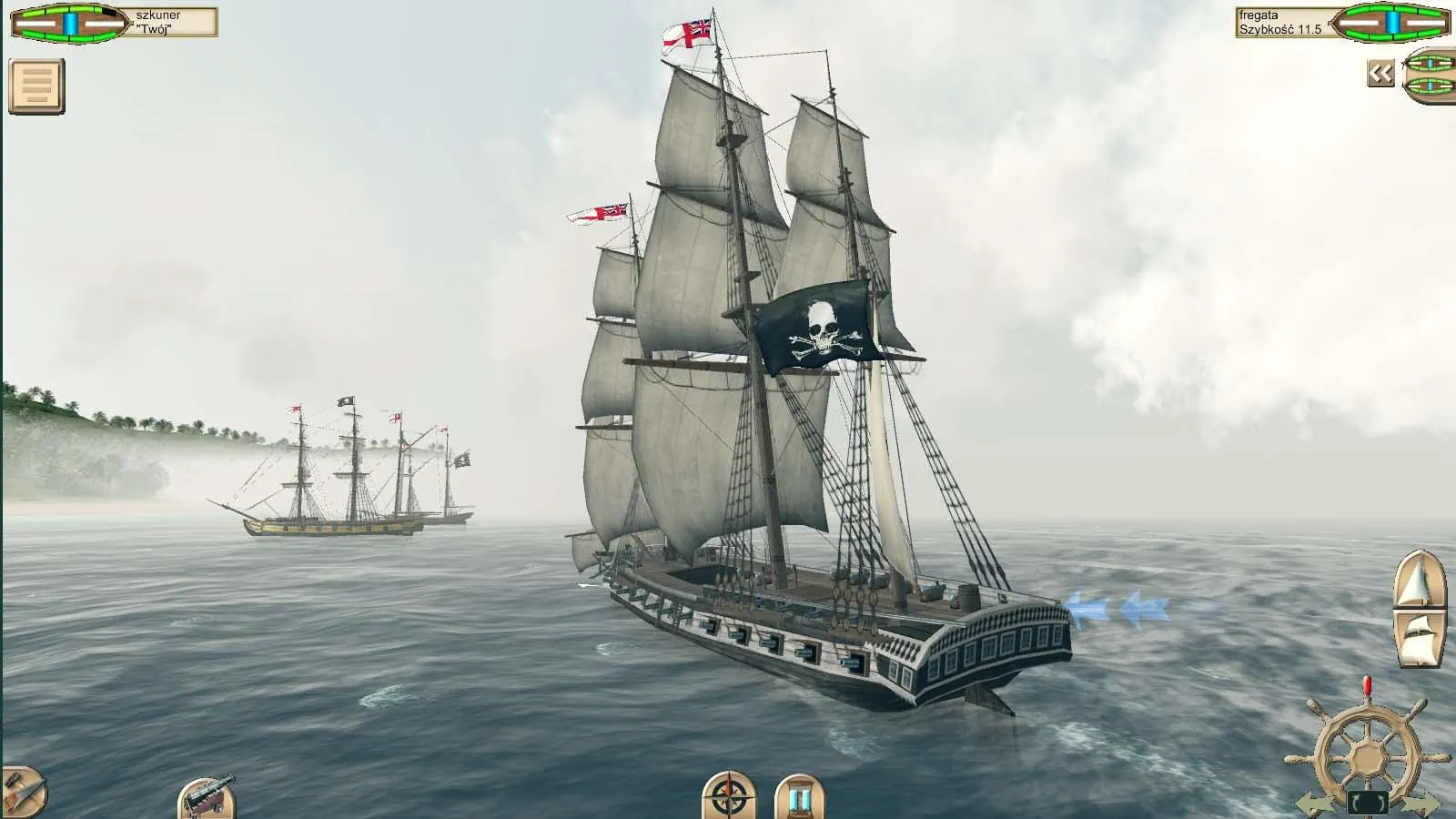Click the red throttle lever above the wheel

(1367, 684)
